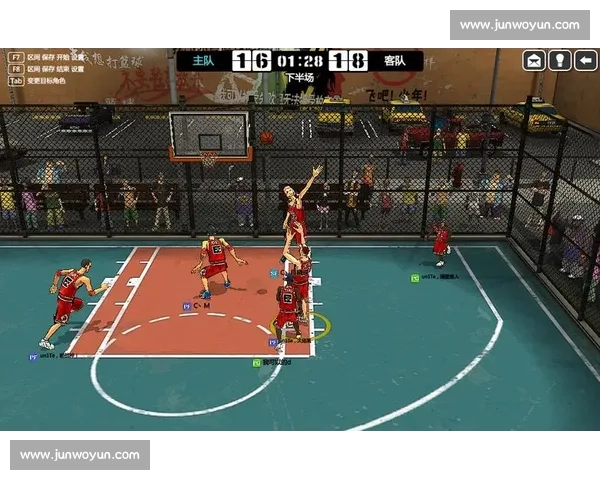Click the lightbulb hint icon
This screenshot has height=480, width=600.
click(560, 61)
